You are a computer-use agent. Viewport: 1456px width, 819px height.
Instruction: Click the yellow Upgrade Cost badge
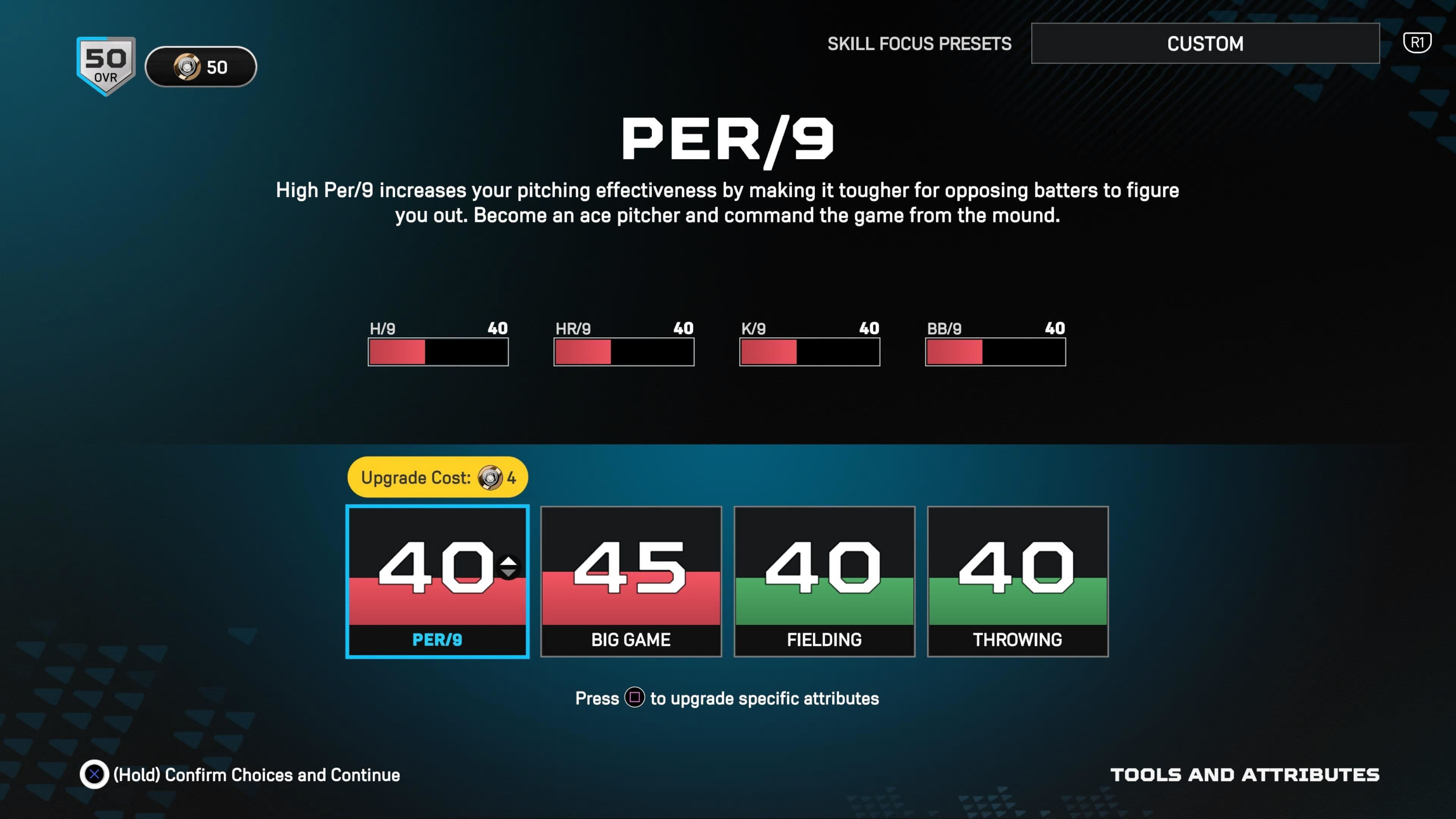click(438, 478)
